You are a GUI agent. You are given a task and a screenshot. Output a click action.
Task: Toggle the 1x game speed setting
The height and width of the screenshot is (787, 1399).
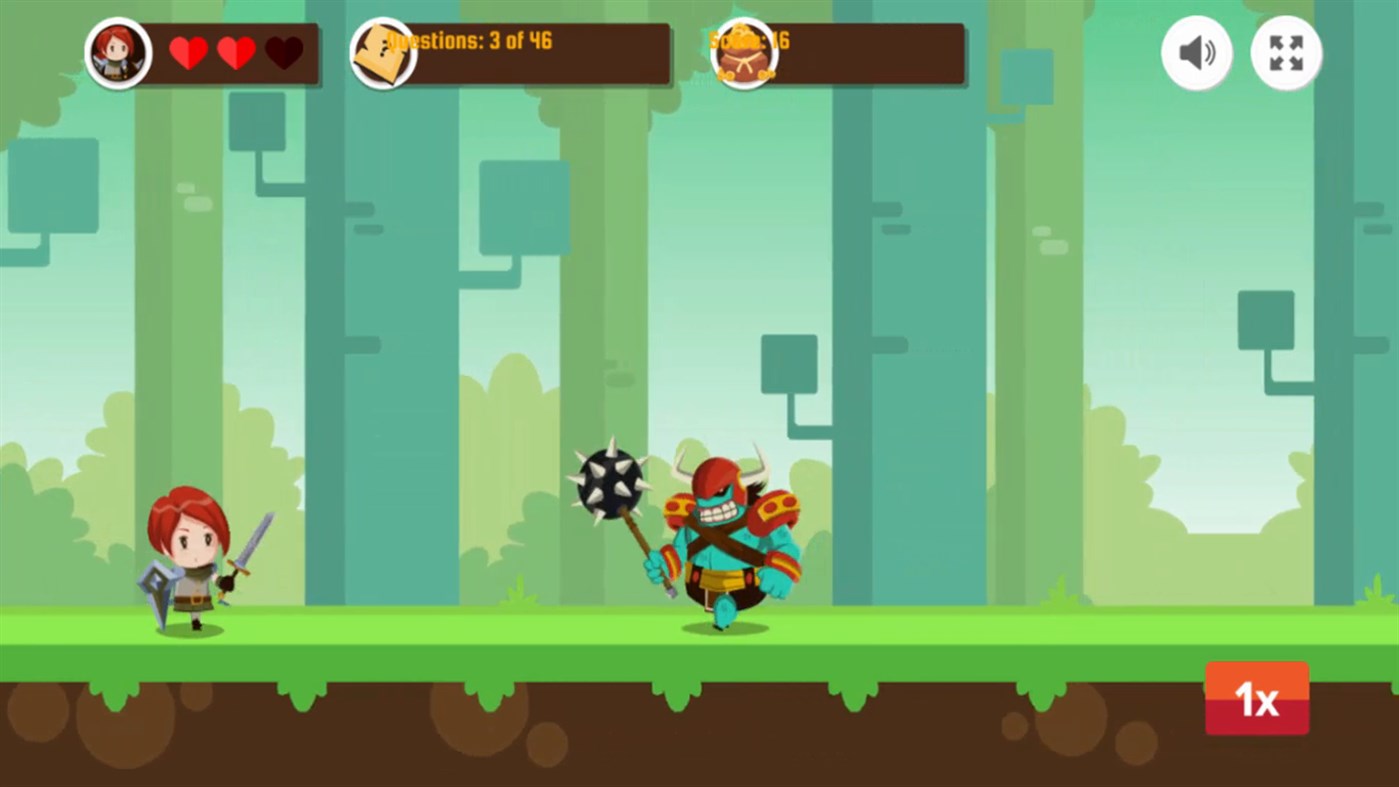pyautogui.click(x=1257, y=699)
